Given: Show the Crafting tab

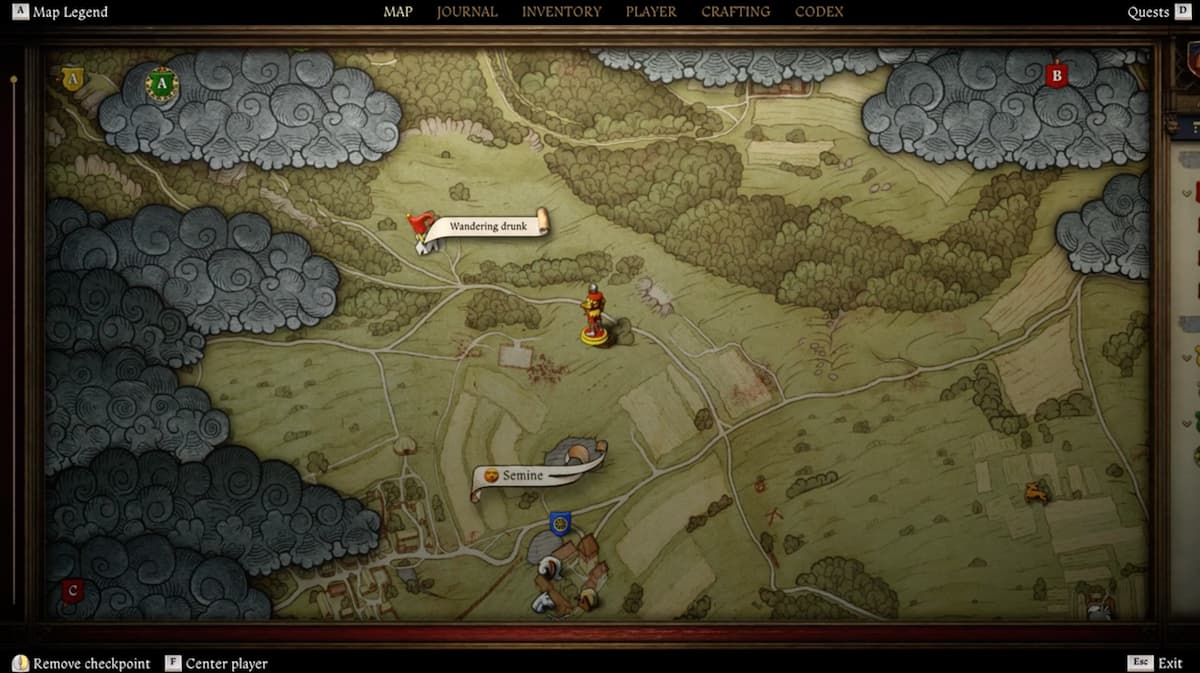Looking at the screenshot, I should coord(735,12).
